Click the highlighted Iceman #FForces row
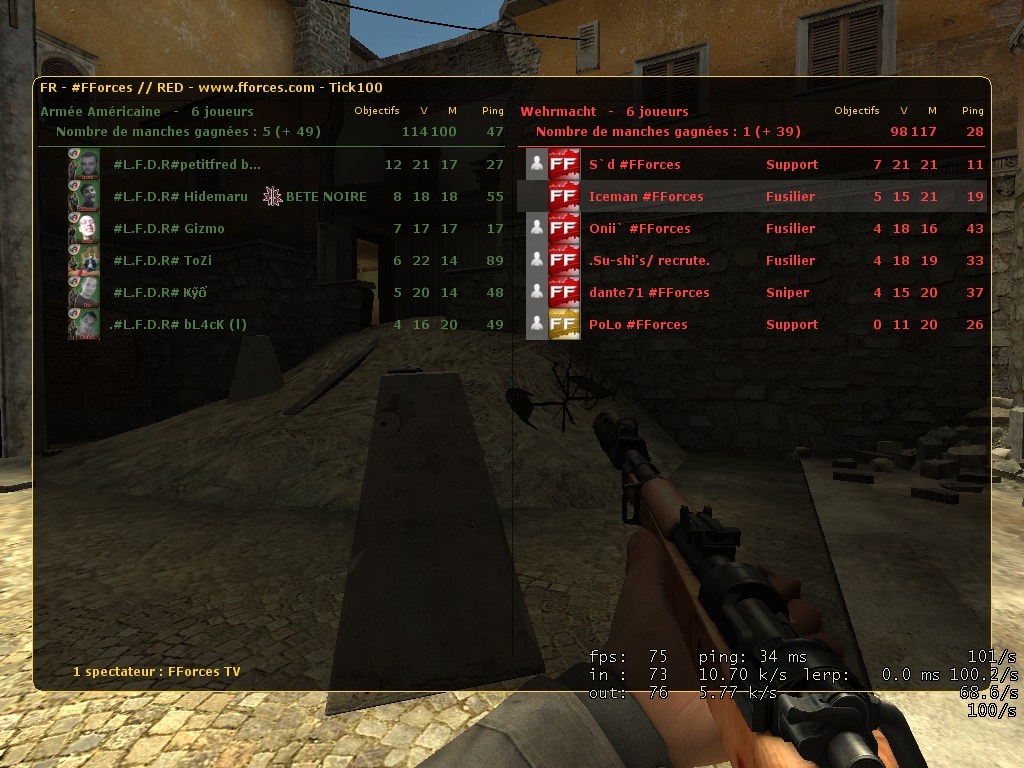The image size is (1024, 768). tap(646, 197)
